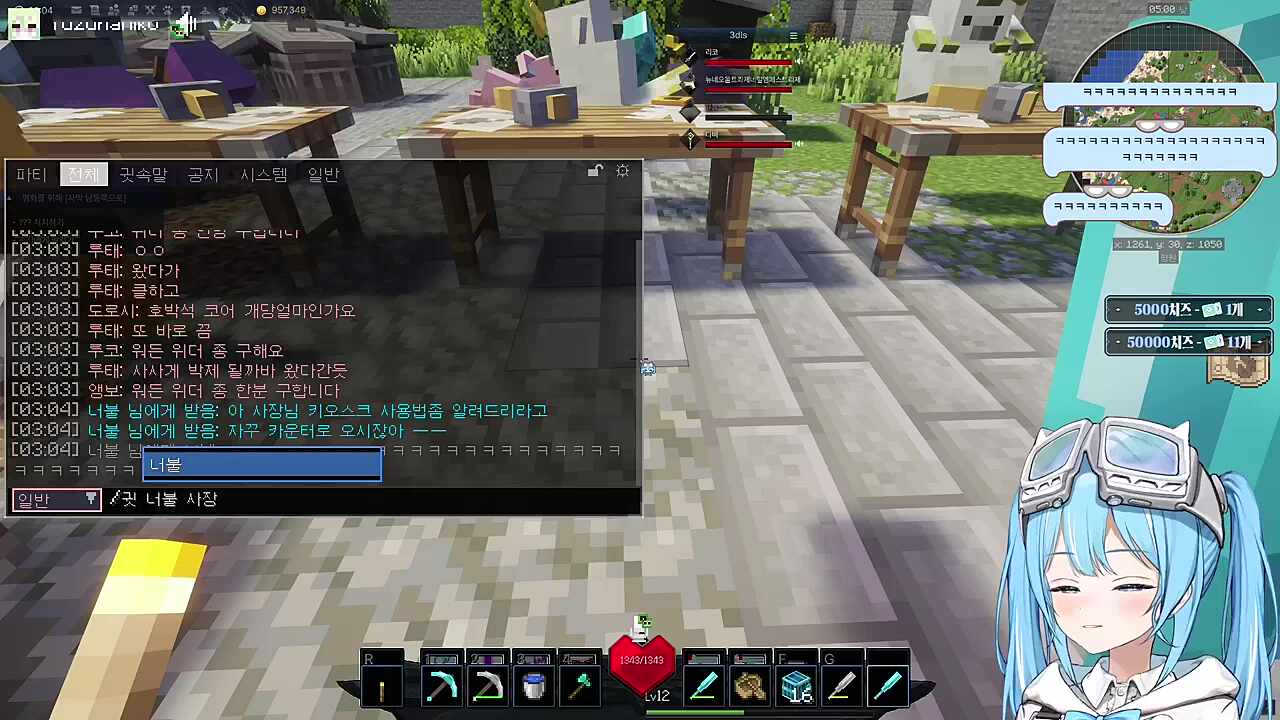
Task: Select the blue block stack of 16
Action: [796, 687]
